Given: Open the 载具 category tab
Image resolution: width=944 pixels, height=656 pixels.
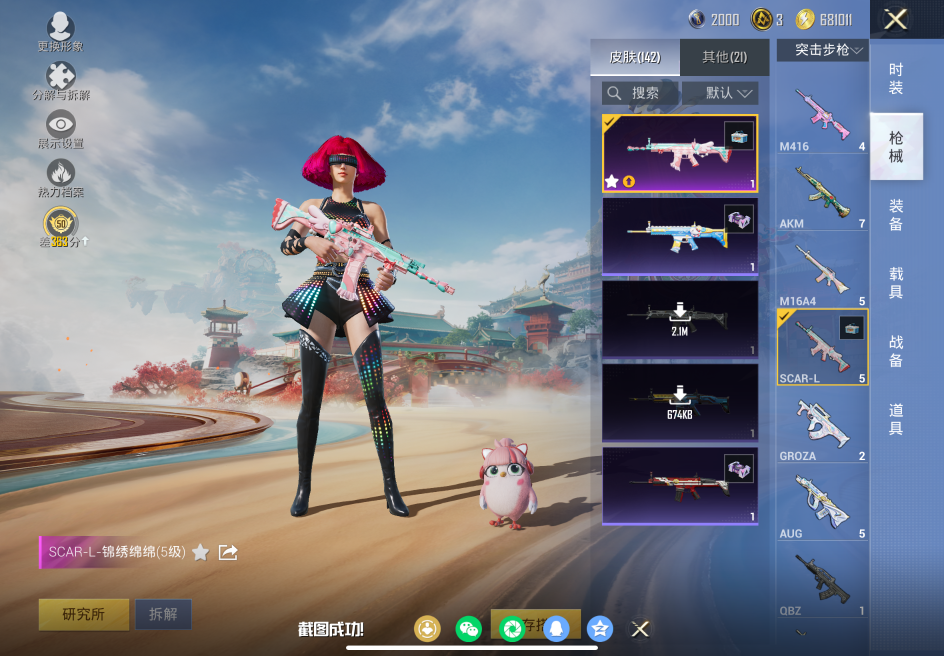Looking at the screenshot, I should click(x=896, y=282).
